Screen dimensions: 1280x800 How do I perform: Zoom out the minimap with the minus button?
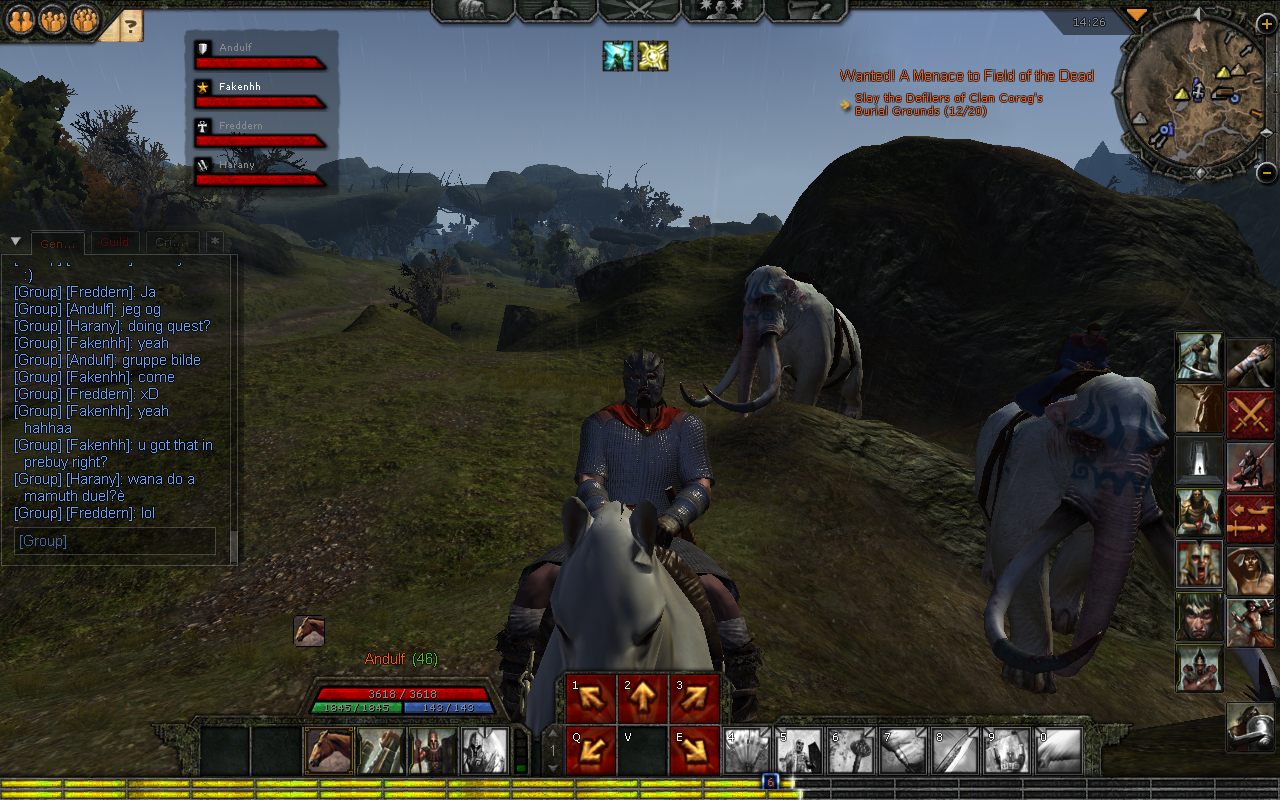(x=1266, y=171)
